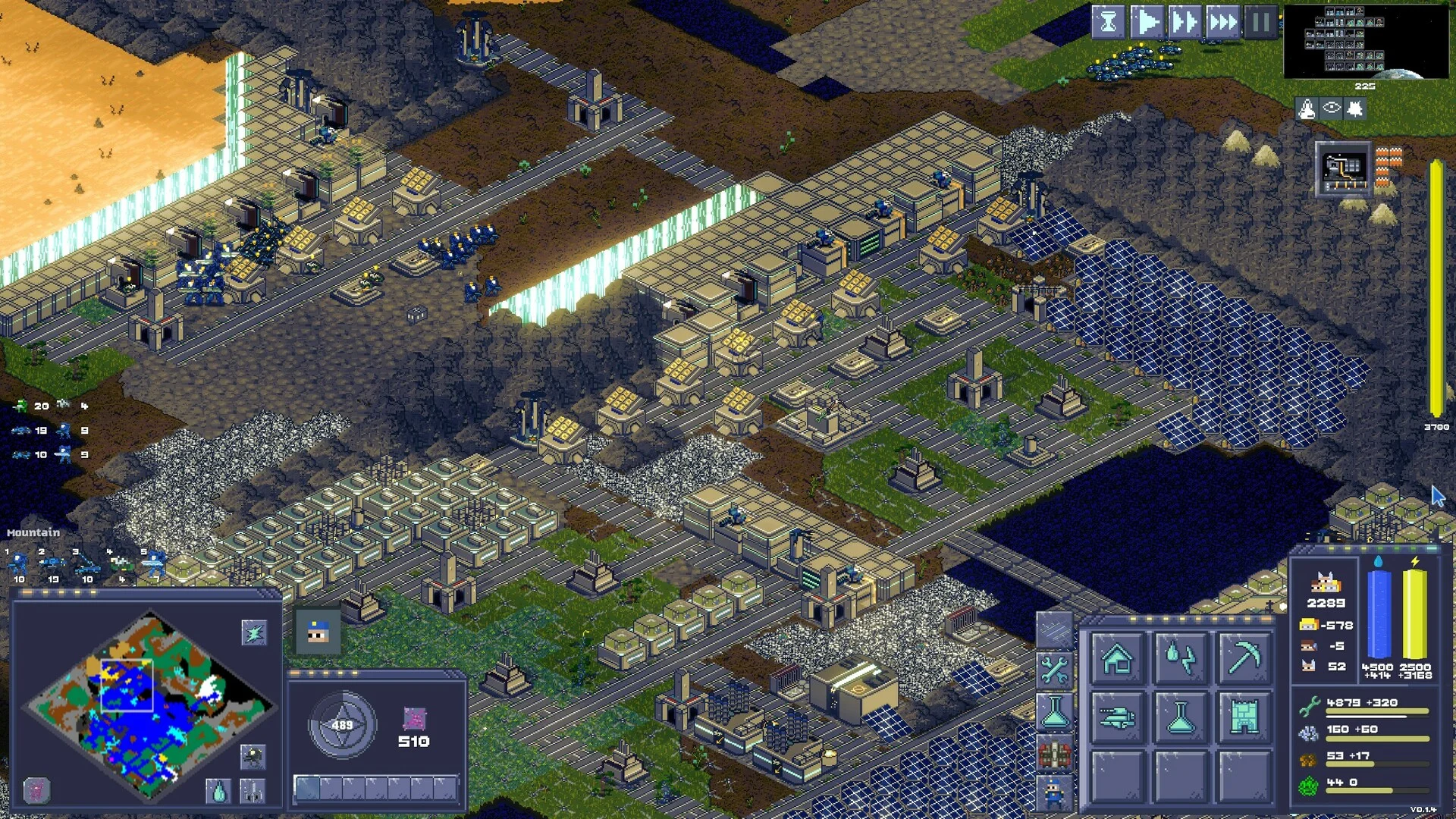Choose the pickaxe mining category
This screenshot has height=819, width=1456.
pyautogui.click(x=1244, y=658)
